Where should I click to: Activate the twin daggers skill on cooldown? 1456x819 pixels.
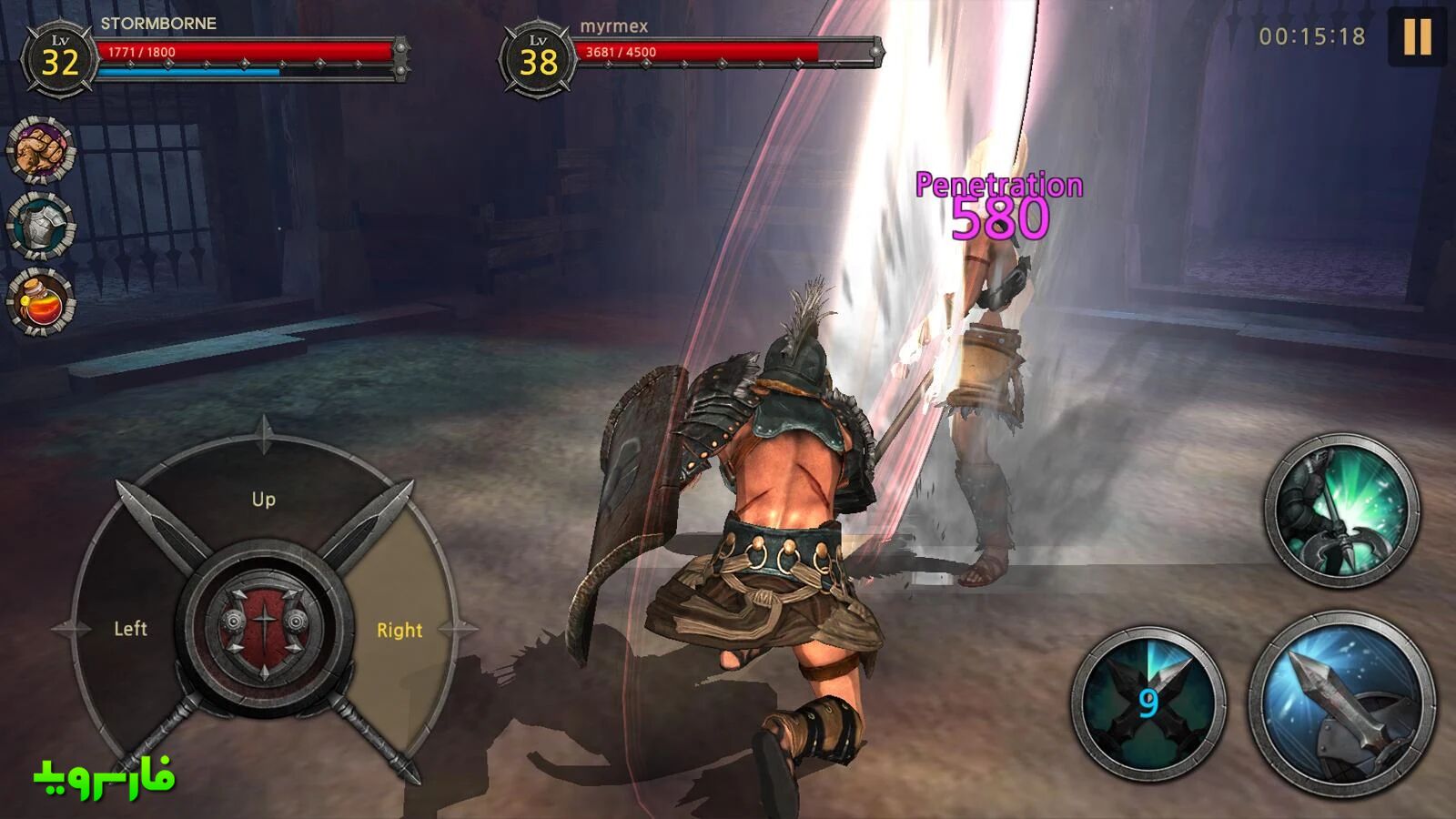(x=1148, y=703)
